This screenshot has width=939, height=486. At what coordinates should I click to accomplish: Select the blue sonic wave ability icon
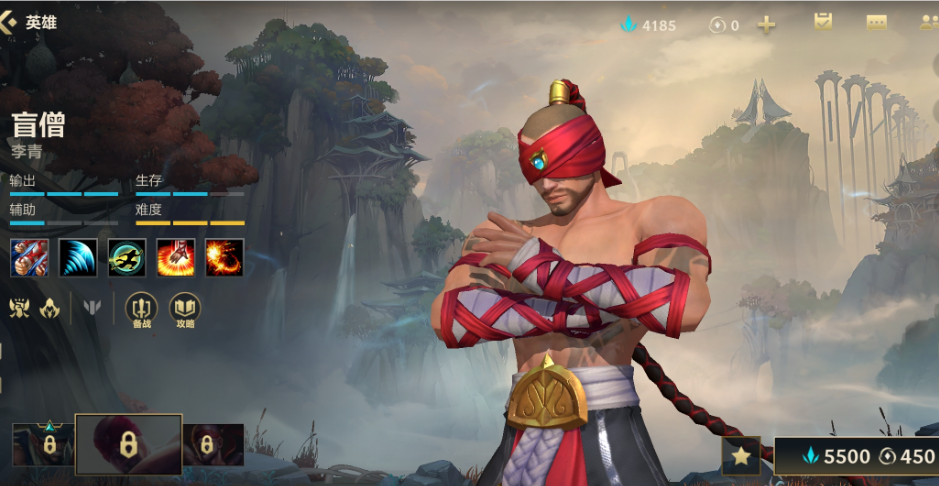(78, 257)
